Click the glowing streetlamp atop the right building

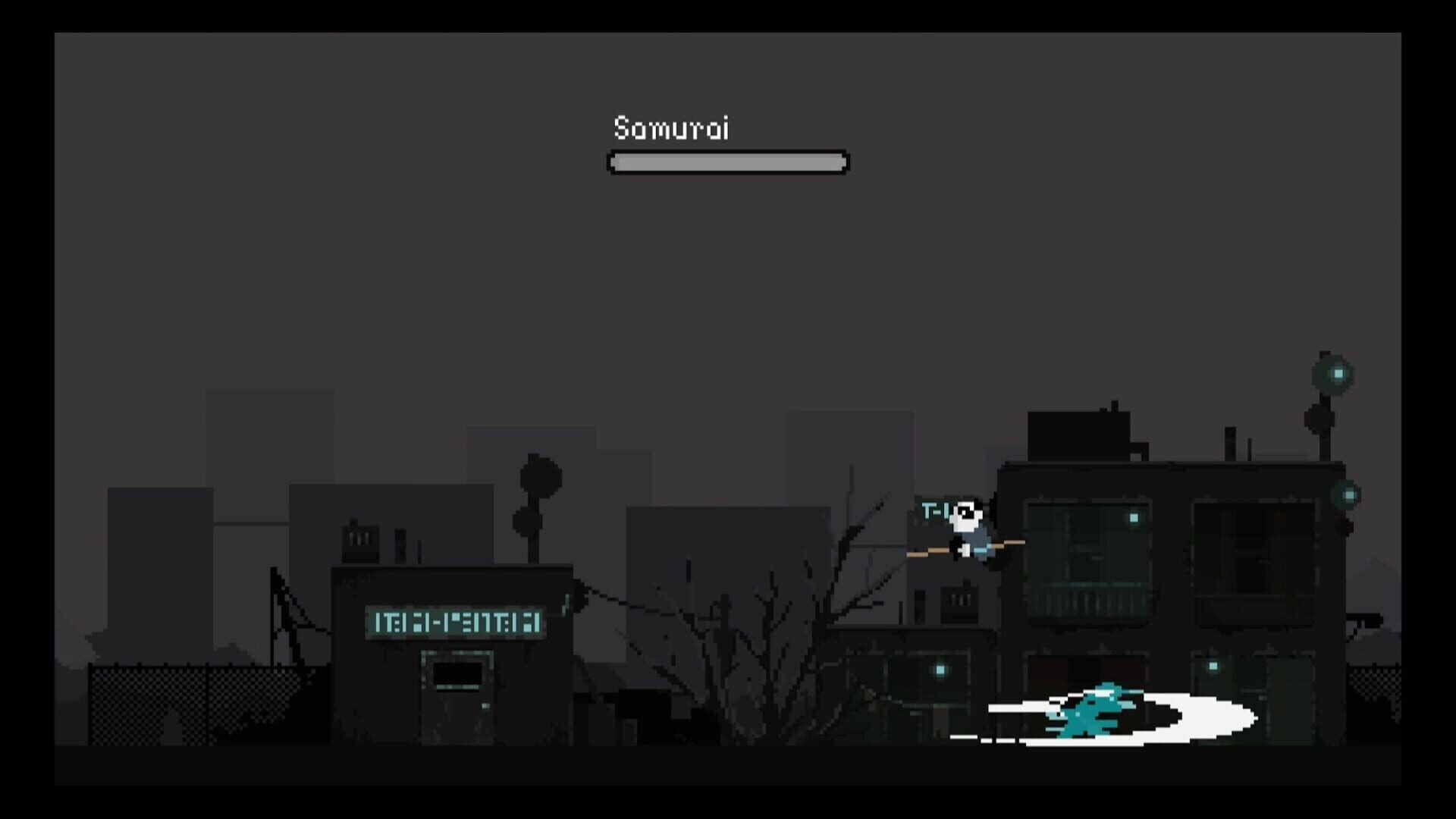point(1337,373)
